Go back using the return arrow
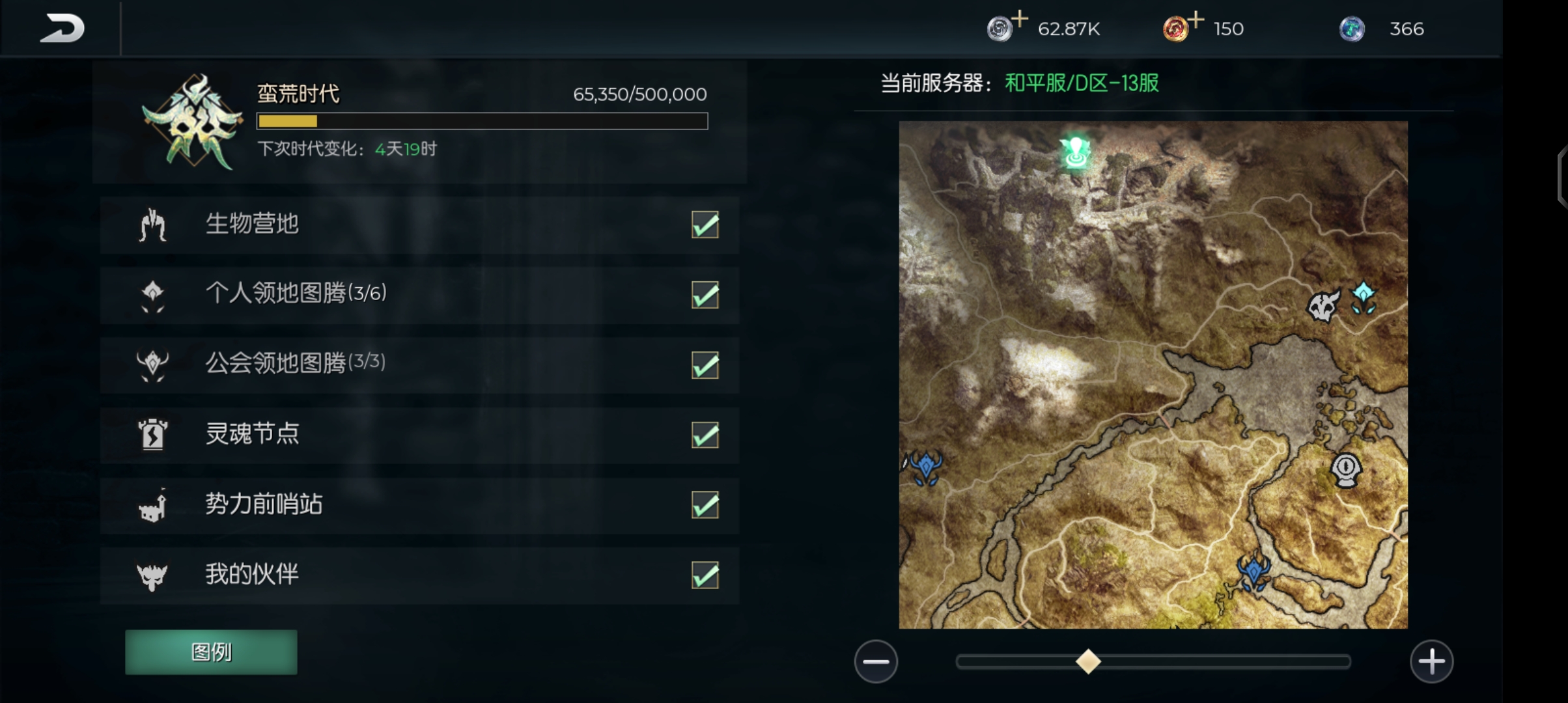Viewport: 1568px width, 703px height. click(x=63, y=29)
